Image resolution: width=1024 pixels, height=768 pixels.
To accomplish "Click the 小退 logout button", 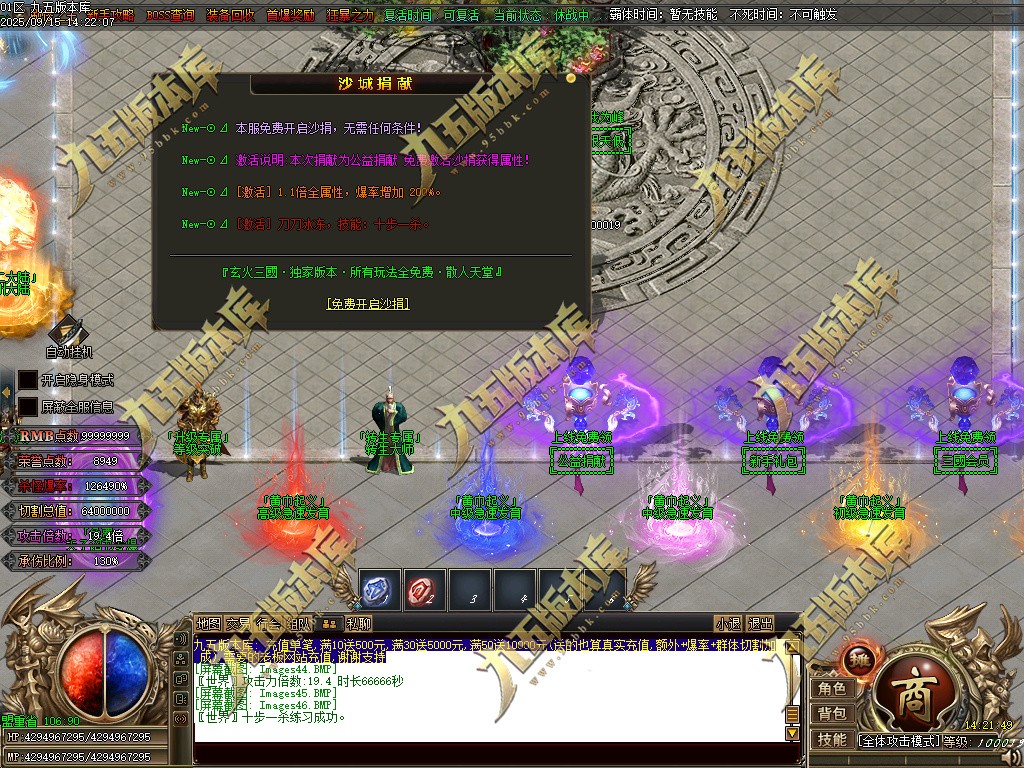I will (x=728, y=623).
